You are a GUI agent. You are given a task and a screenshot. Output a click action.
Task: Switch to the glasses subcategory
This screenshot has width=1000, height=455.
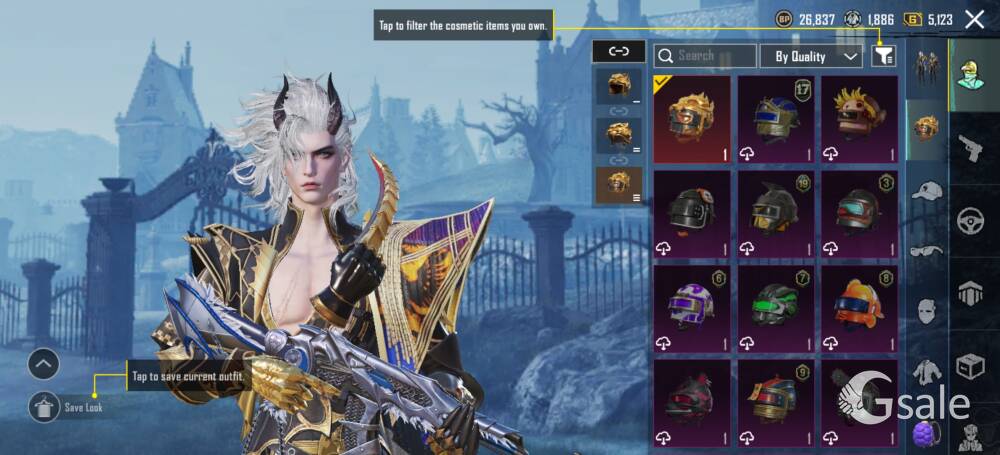pyautogui.click(x=927, y=250)
